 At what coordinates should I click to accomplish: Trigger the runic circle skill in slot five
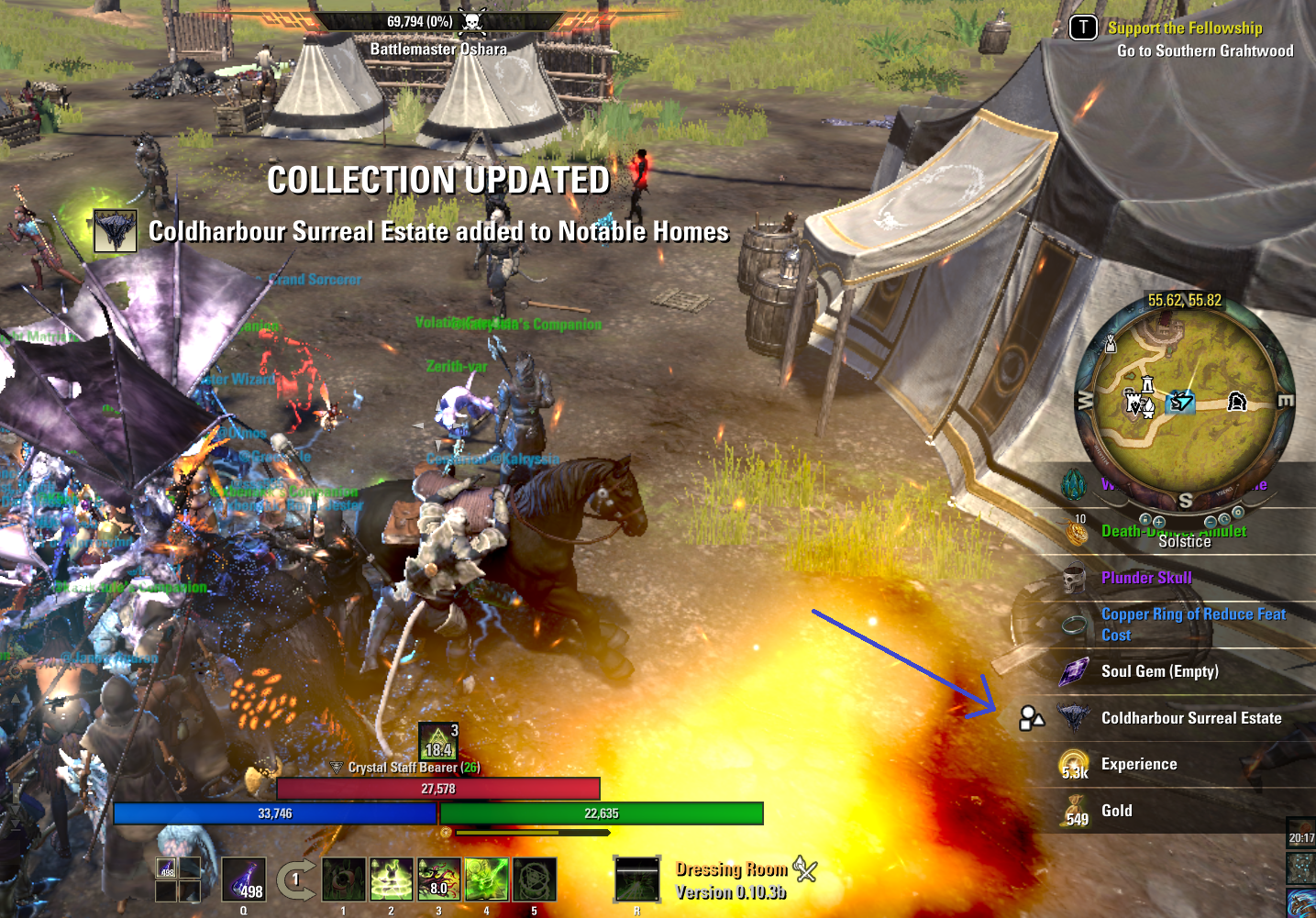[x=535, y=879]
